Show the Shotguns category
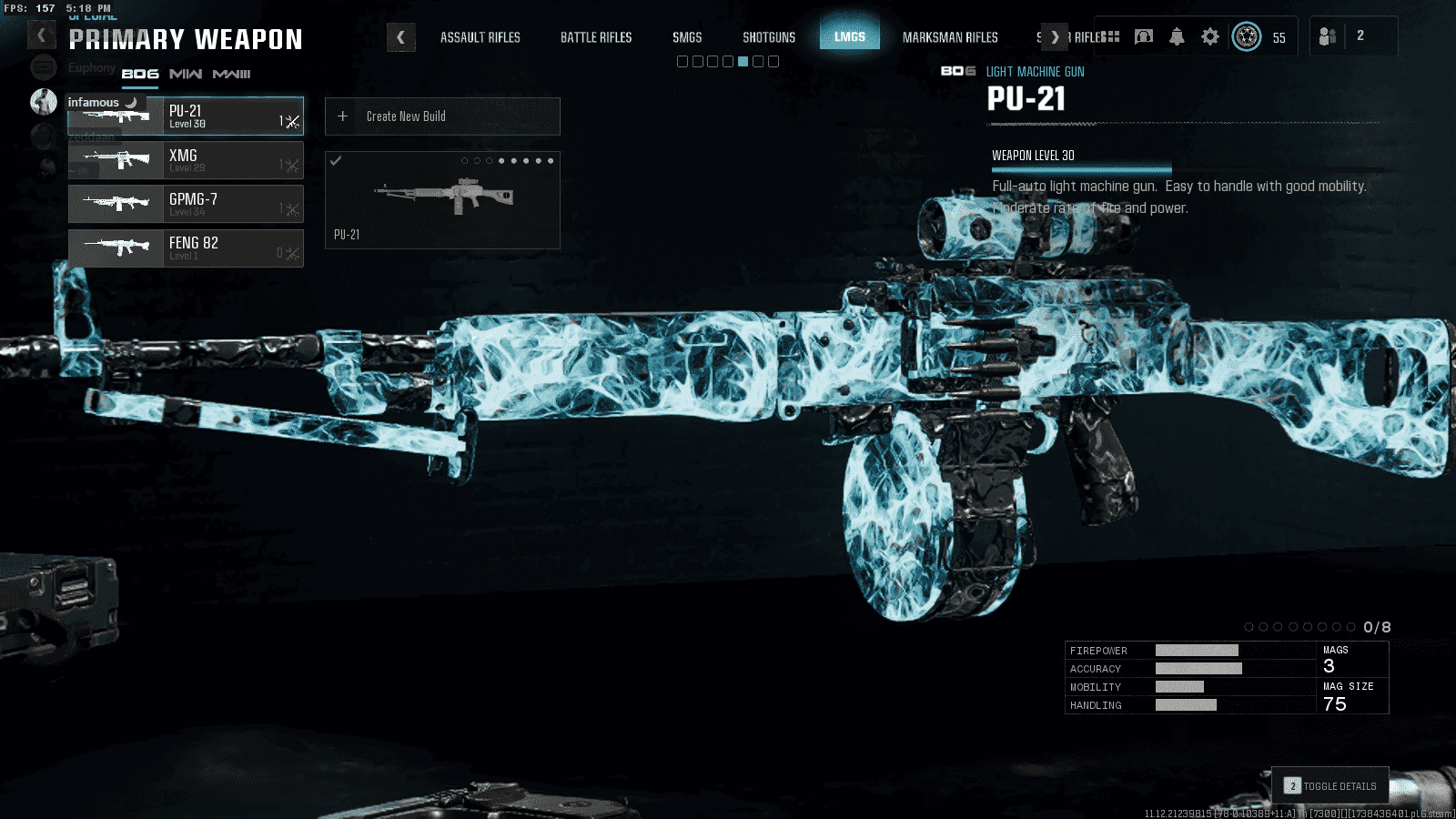The image size is (1456, 819). tap(768, 37)
